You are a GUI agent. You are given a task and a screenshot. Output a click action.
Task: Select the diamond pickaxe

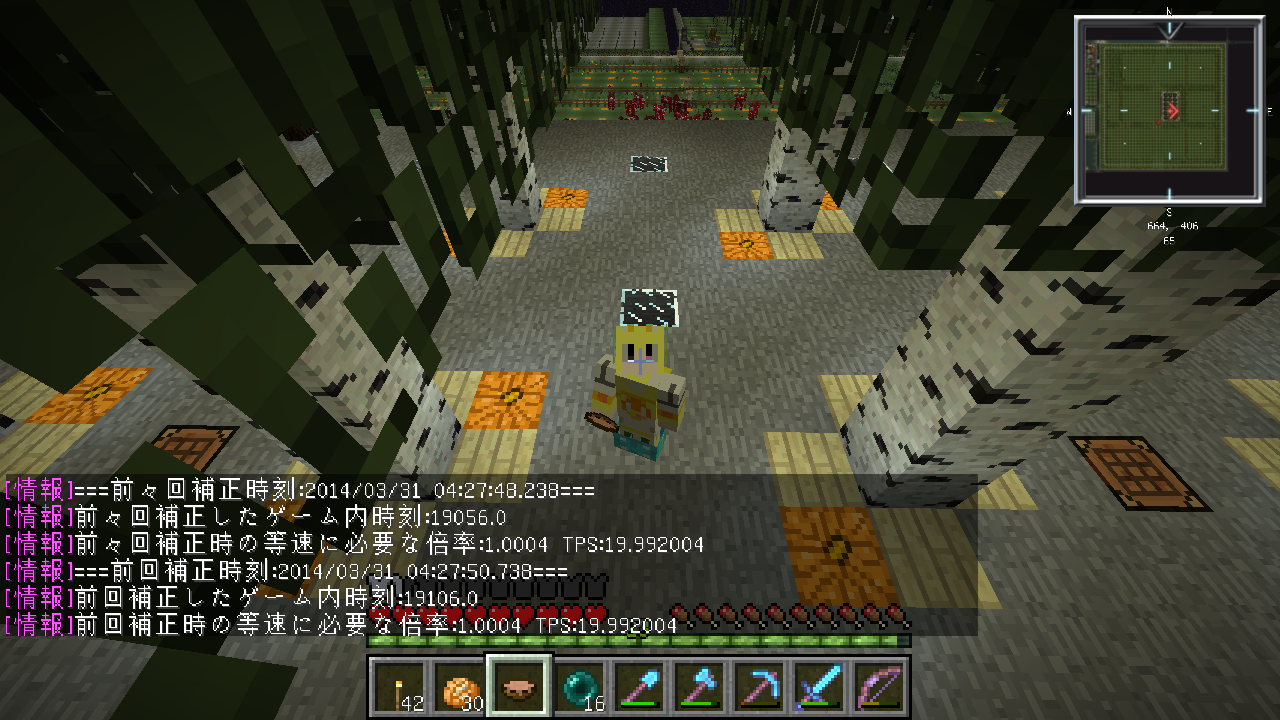[758, 688]
